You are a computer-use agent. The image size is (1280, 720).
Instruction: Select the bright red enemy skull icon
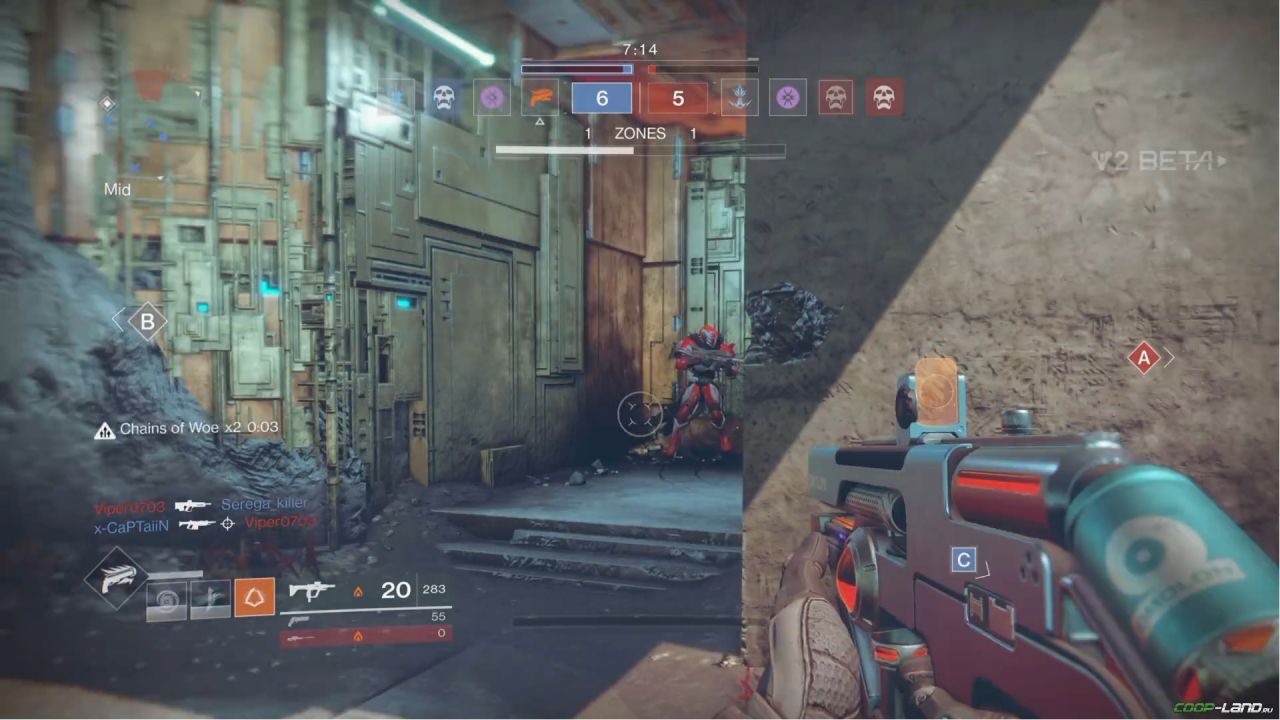click(883, 97)
